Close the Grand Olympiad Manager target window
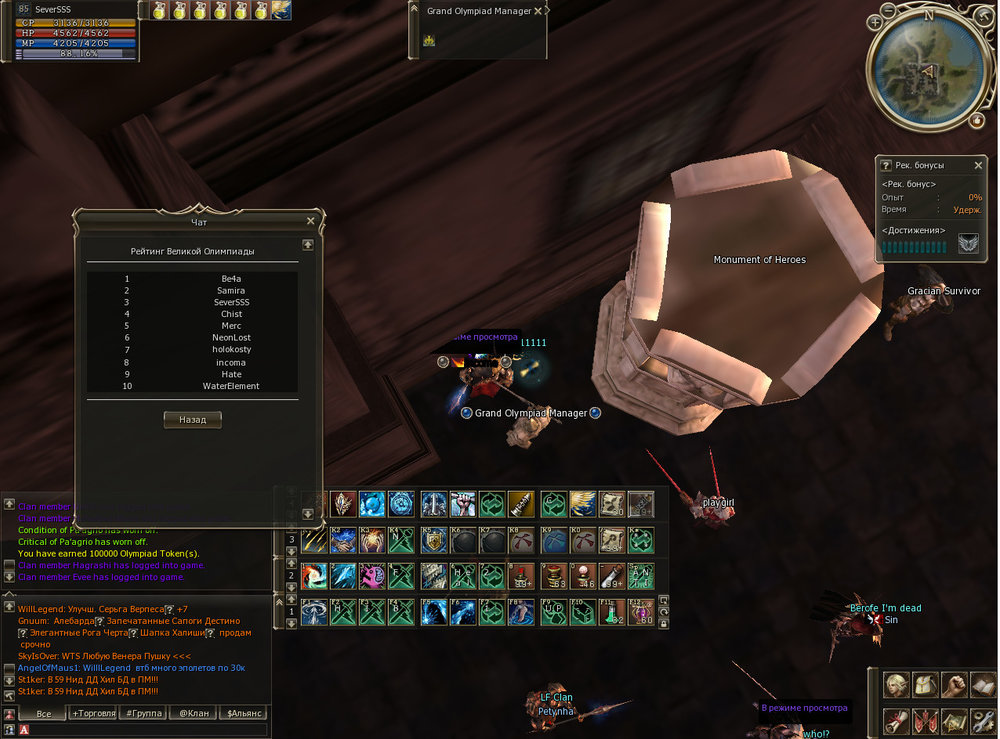This screenshot has width=1000, height=739. pyautogui.click(x=538, y=11)
